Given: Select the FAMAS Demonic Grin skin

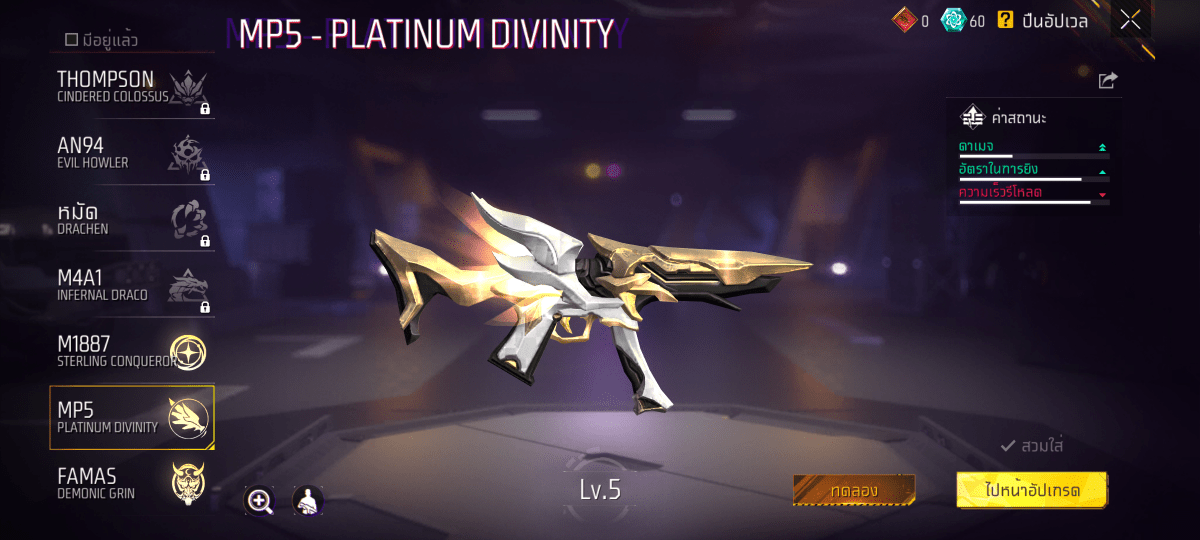Looking at the screenshot, I should [x=132, y=482].
